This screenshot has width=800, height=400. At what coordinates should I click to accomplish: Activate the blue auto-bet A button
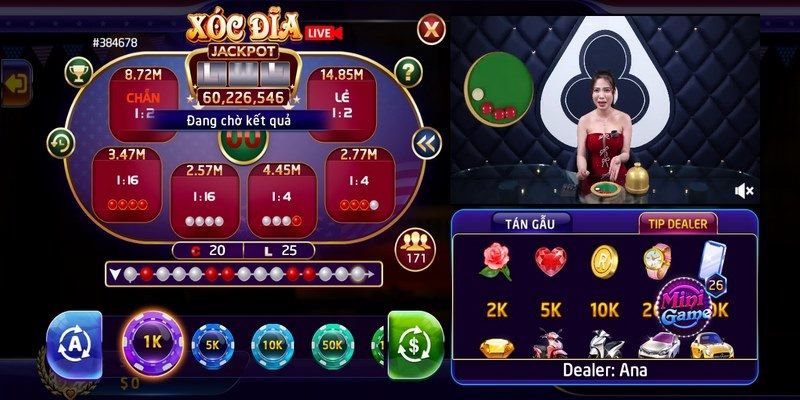(x=74, y=345)
